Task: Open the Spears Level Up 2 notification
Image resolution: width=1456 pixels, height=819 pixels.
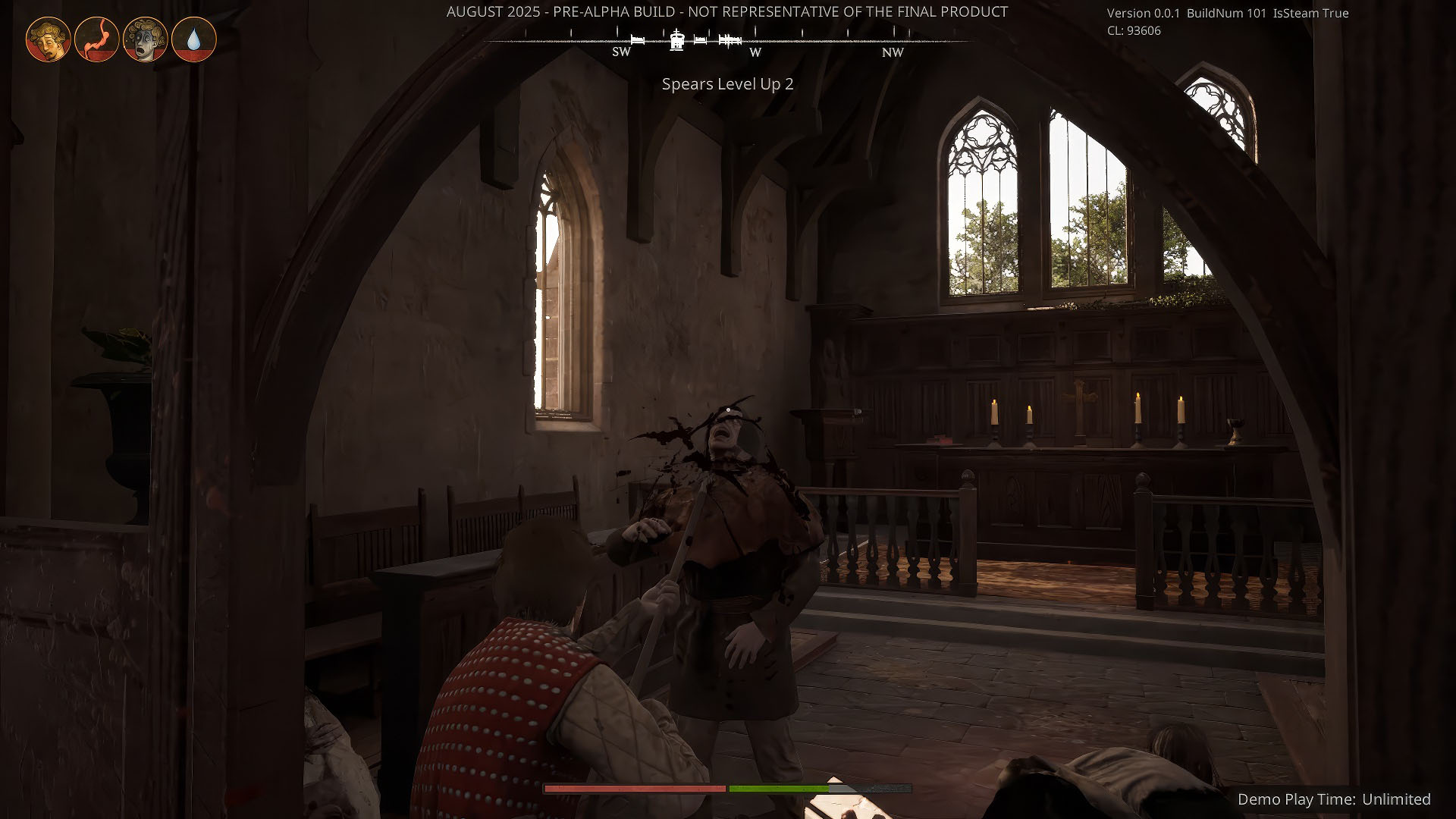Action: click(x=726, y=85)
